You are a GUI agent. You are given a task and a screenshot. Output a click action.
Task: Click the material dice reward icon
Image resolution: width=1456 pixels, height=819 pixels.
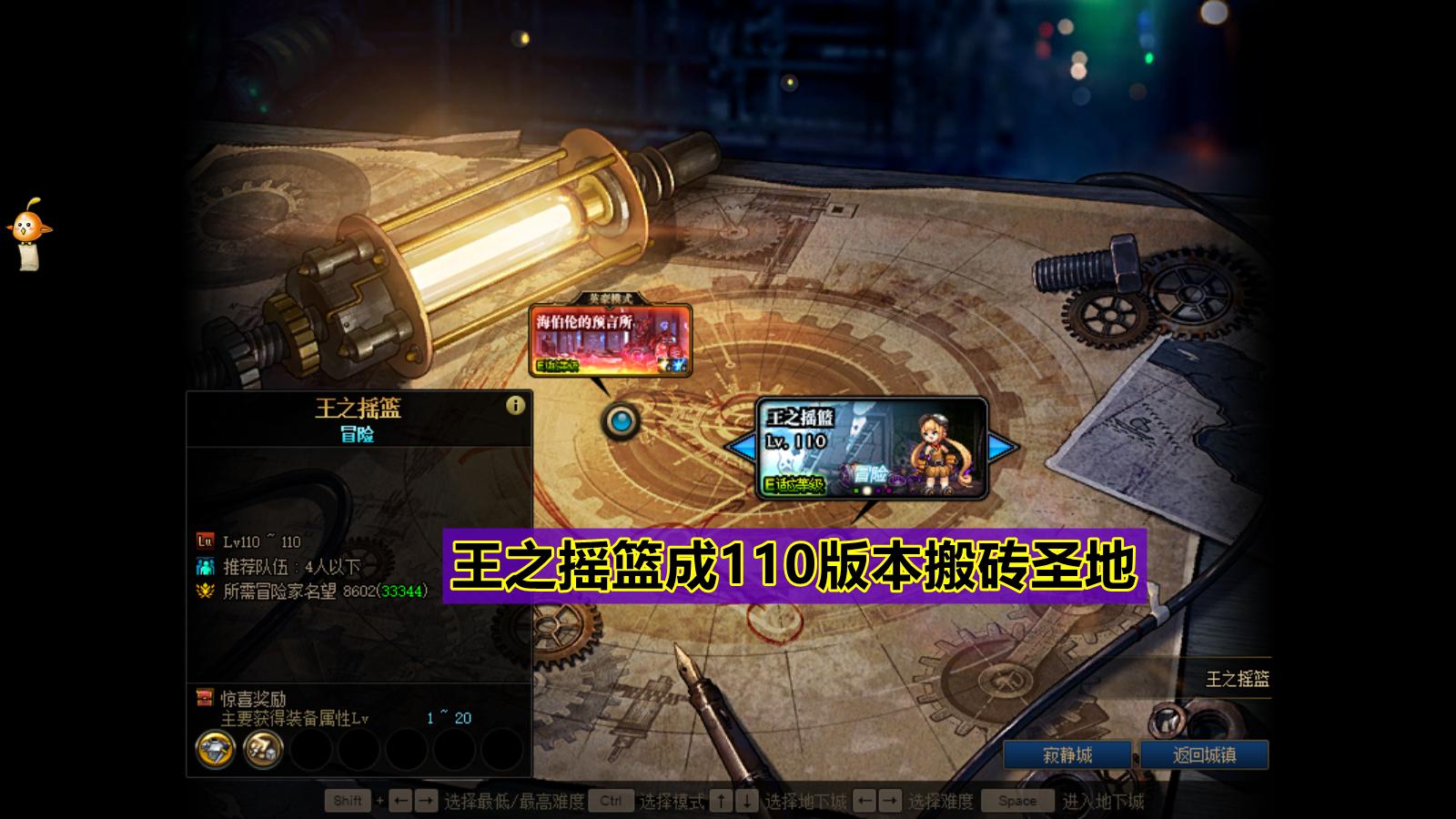(263, 752)
